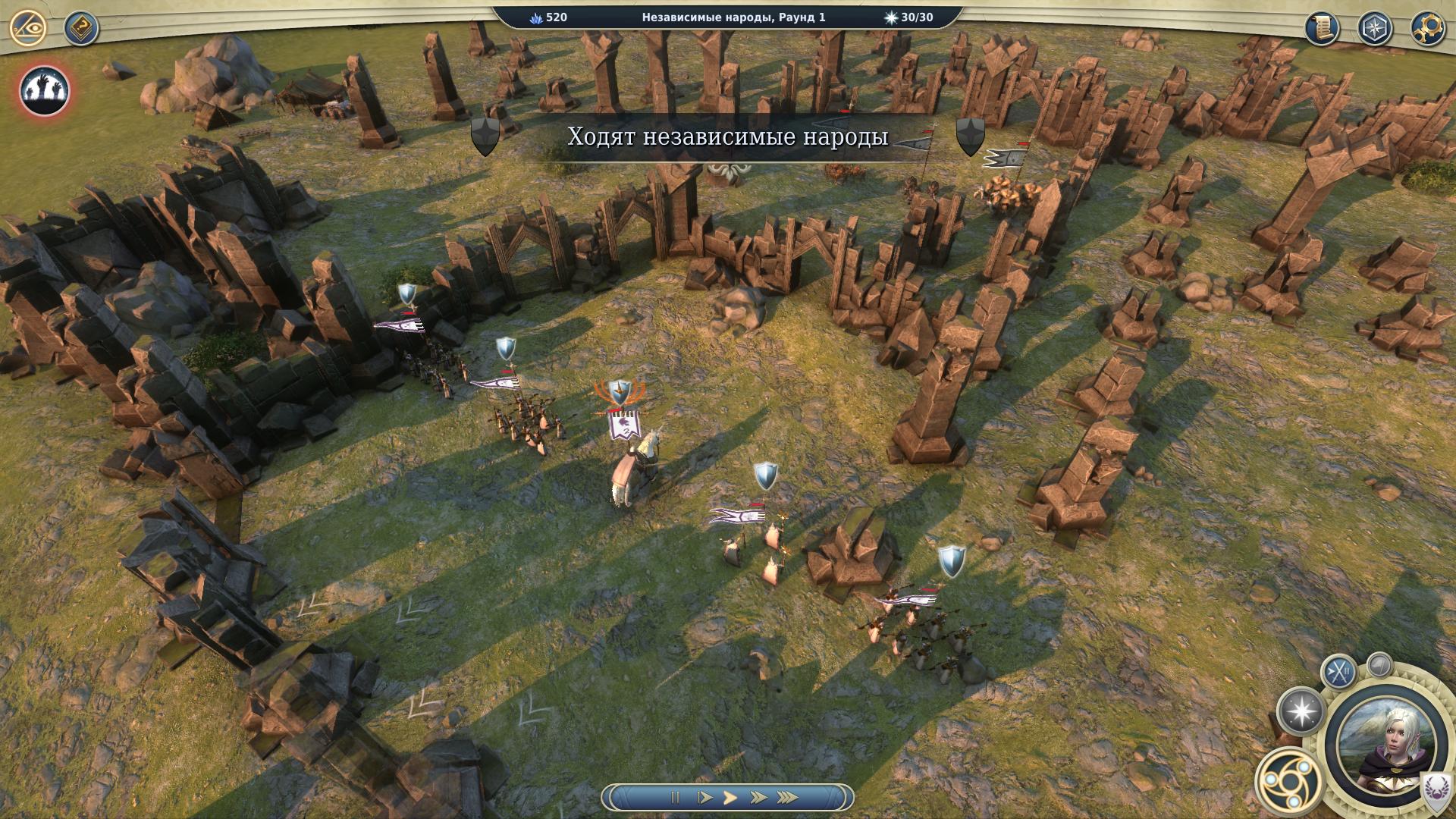Set playback to triple-arrow fastest speed
This screenshot has height=819, width=1456.
[x=788, y=797]
